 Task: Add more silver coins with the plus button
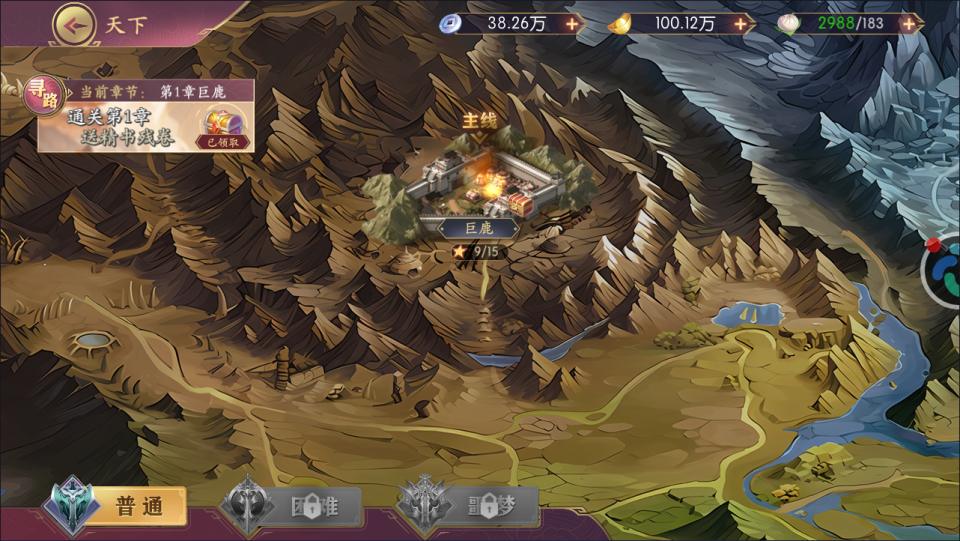571,23
